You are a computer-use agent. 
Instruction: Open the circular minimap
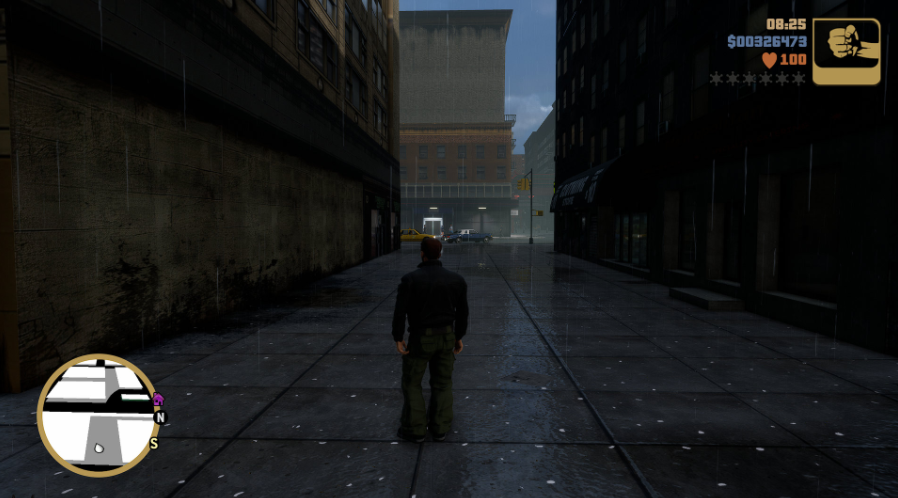coord(97,415)
